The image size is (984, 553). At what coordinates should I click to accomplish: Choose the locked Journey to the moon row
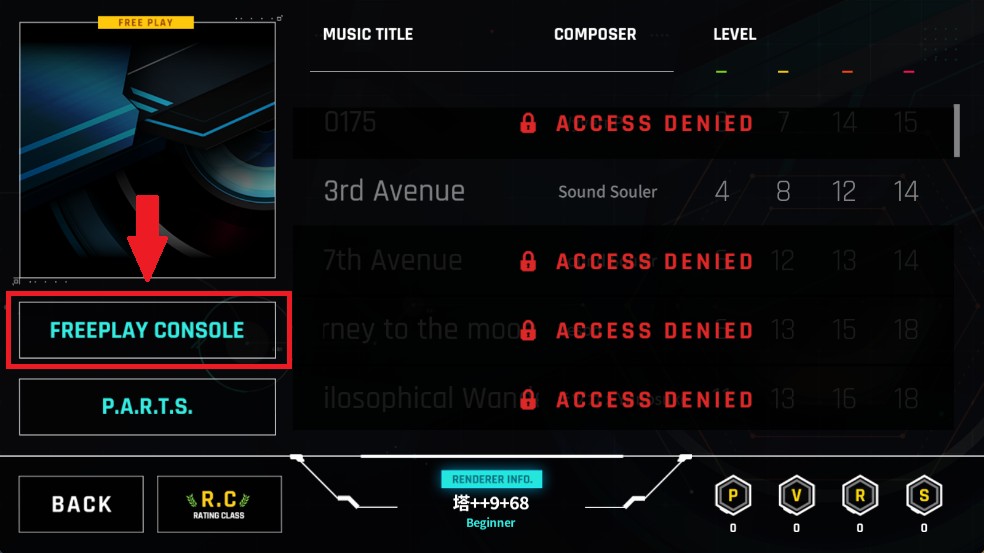point(620,330)
